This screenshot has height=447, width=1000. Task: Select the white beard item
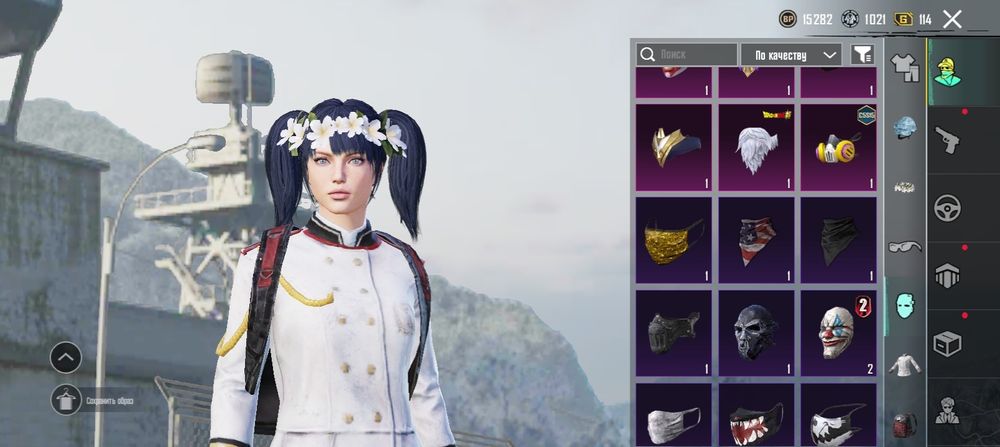[x=756, y=146]
